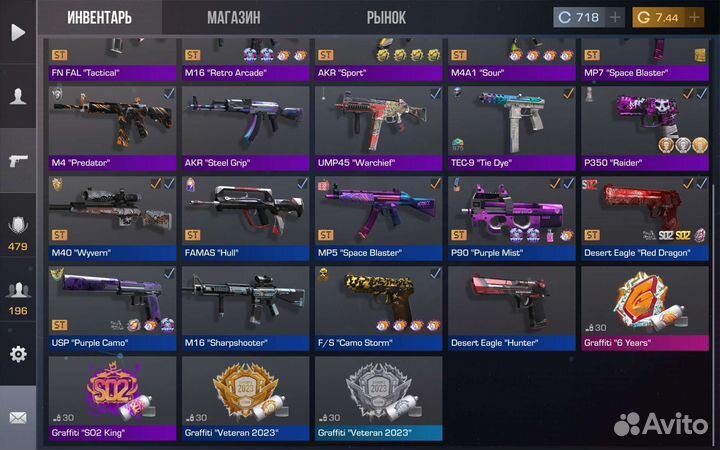
Task: Add gold currency with the plus button
Action: 695,18
